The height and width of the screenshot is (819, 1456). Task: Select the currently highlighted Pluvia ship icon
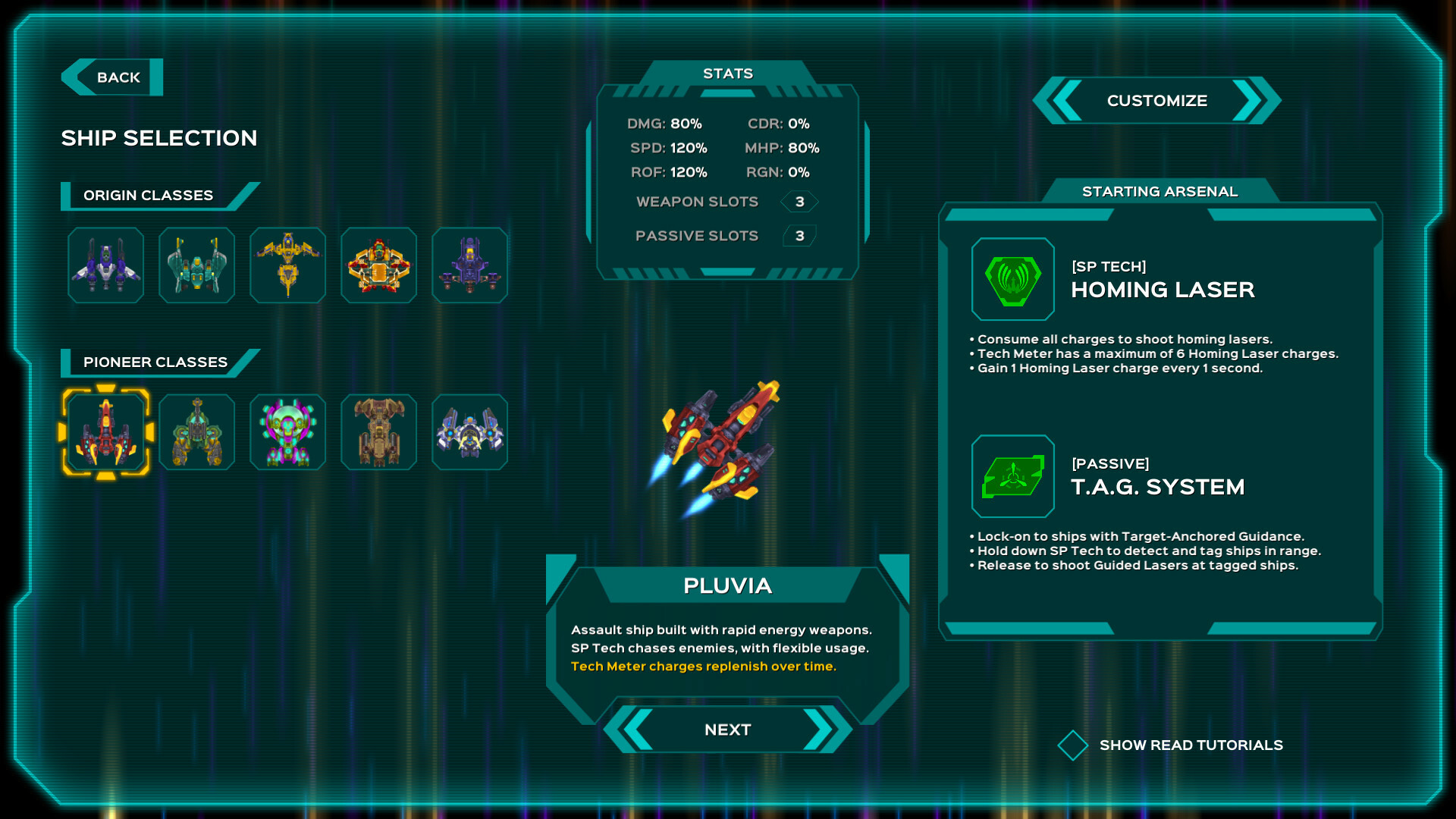[106, 432]
